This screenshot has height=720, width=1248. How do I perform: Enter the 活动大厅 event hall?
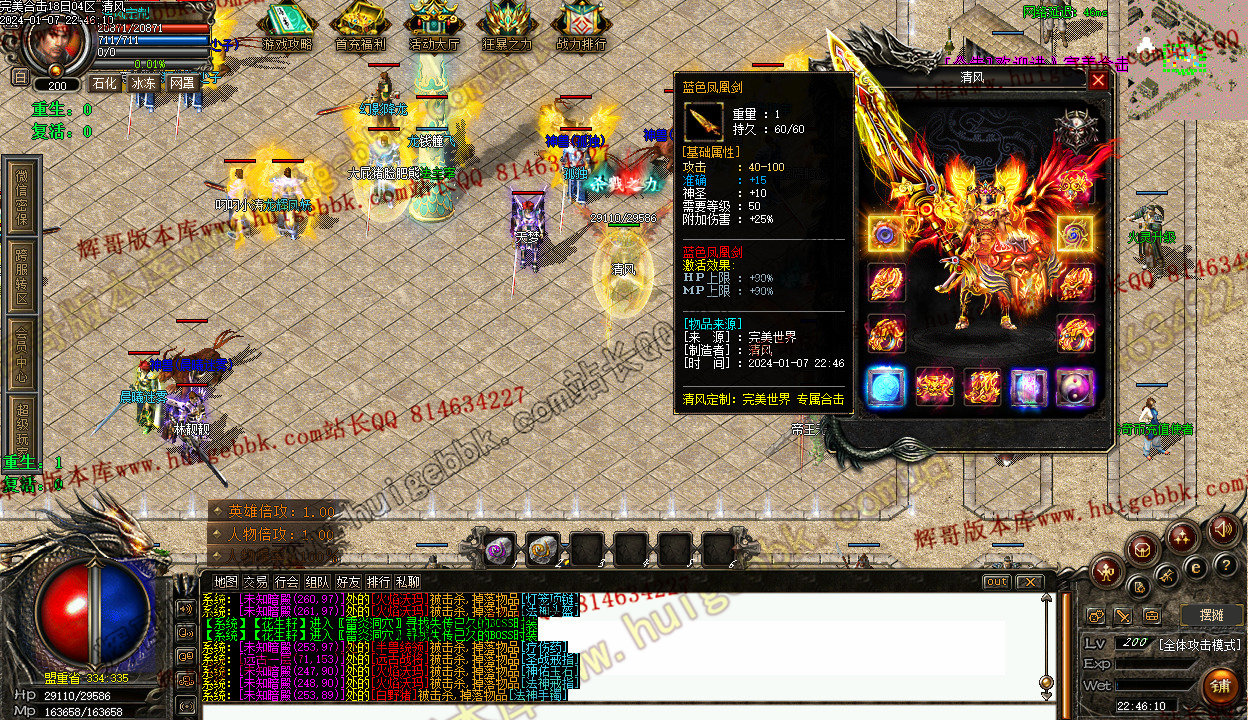pos(434,26)
